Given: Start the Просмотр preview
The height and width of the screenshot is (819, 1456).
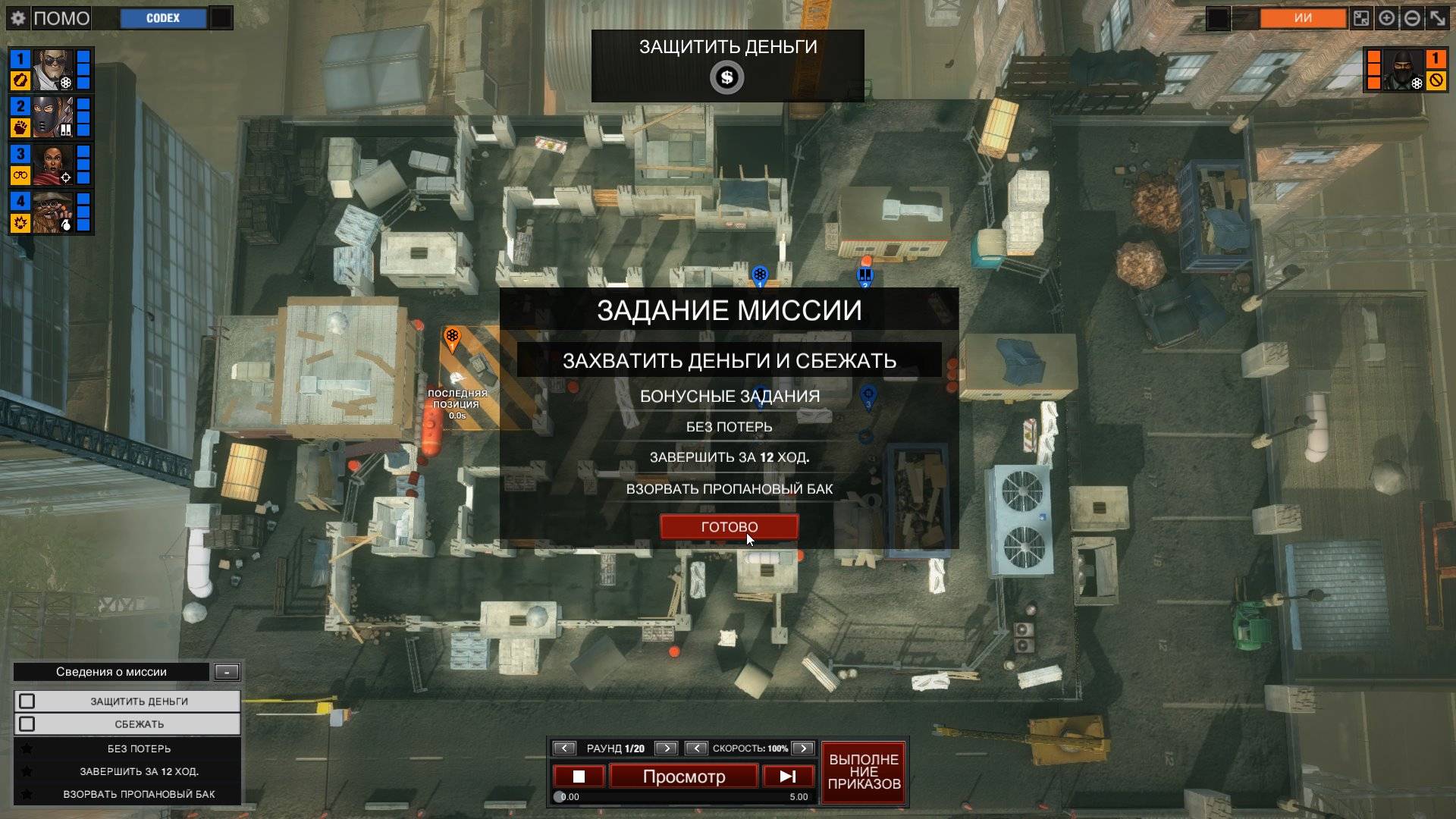Looking at the screenshot, I should point(683,777).
